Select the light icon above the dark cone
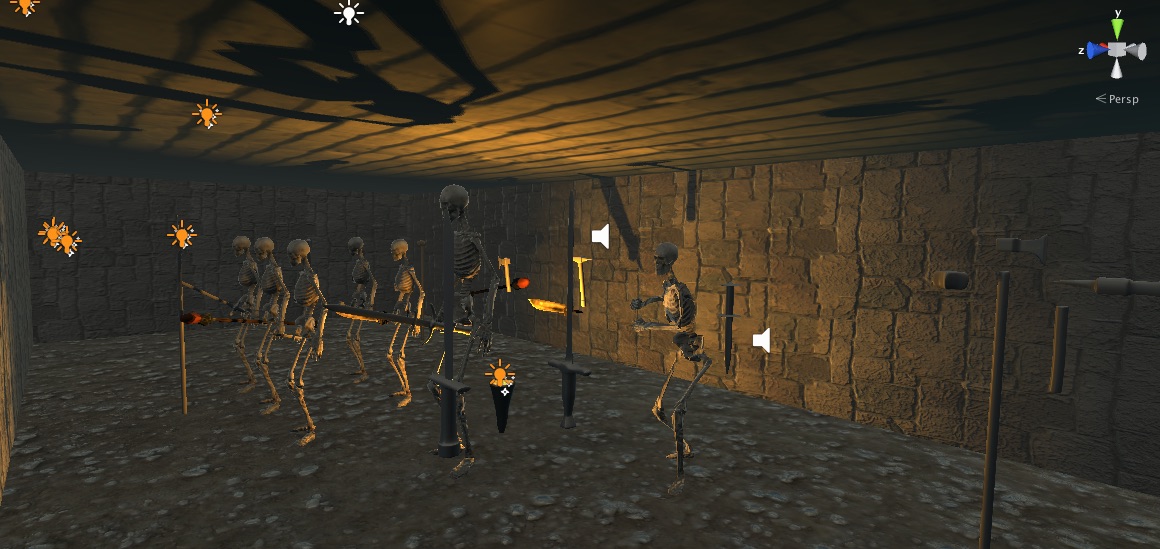 pos(500,373)
